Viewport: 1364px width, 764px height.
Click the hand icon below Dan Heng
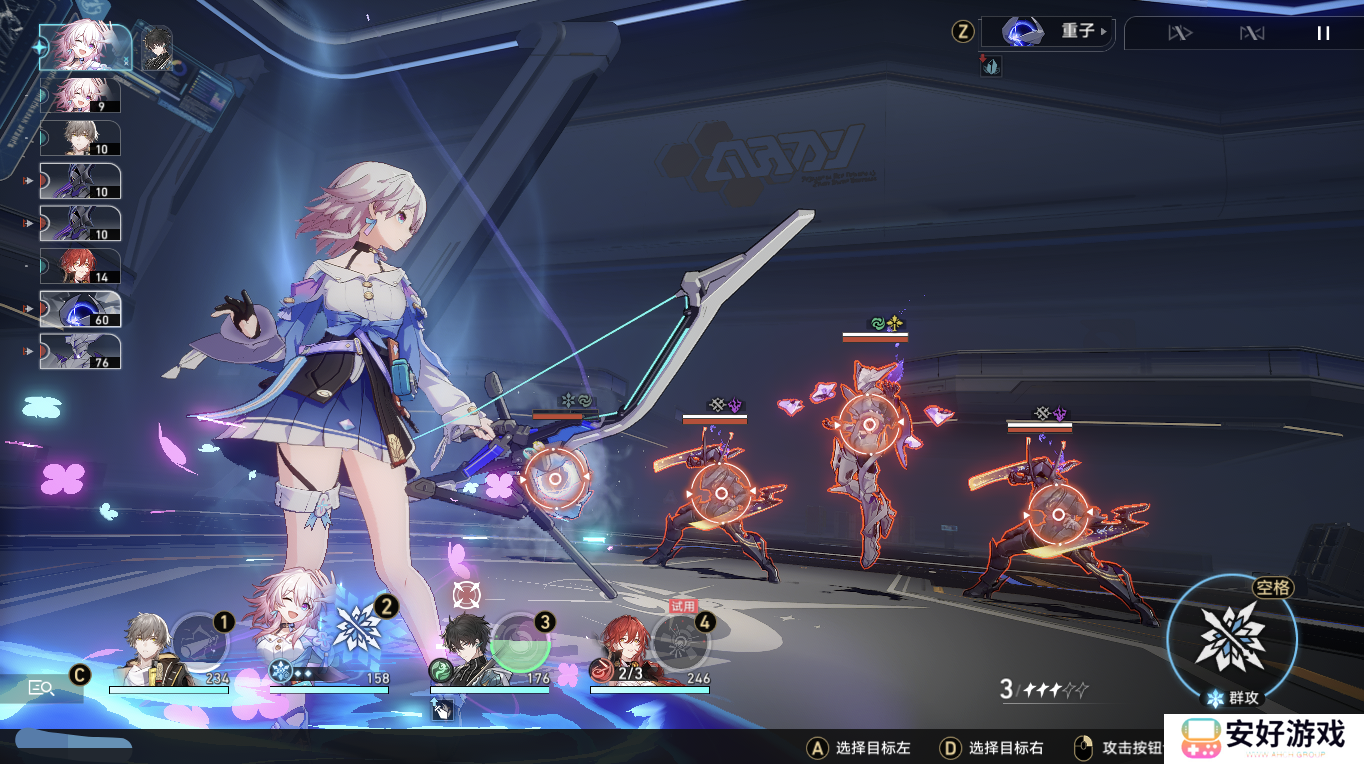(x=442, y=709)
